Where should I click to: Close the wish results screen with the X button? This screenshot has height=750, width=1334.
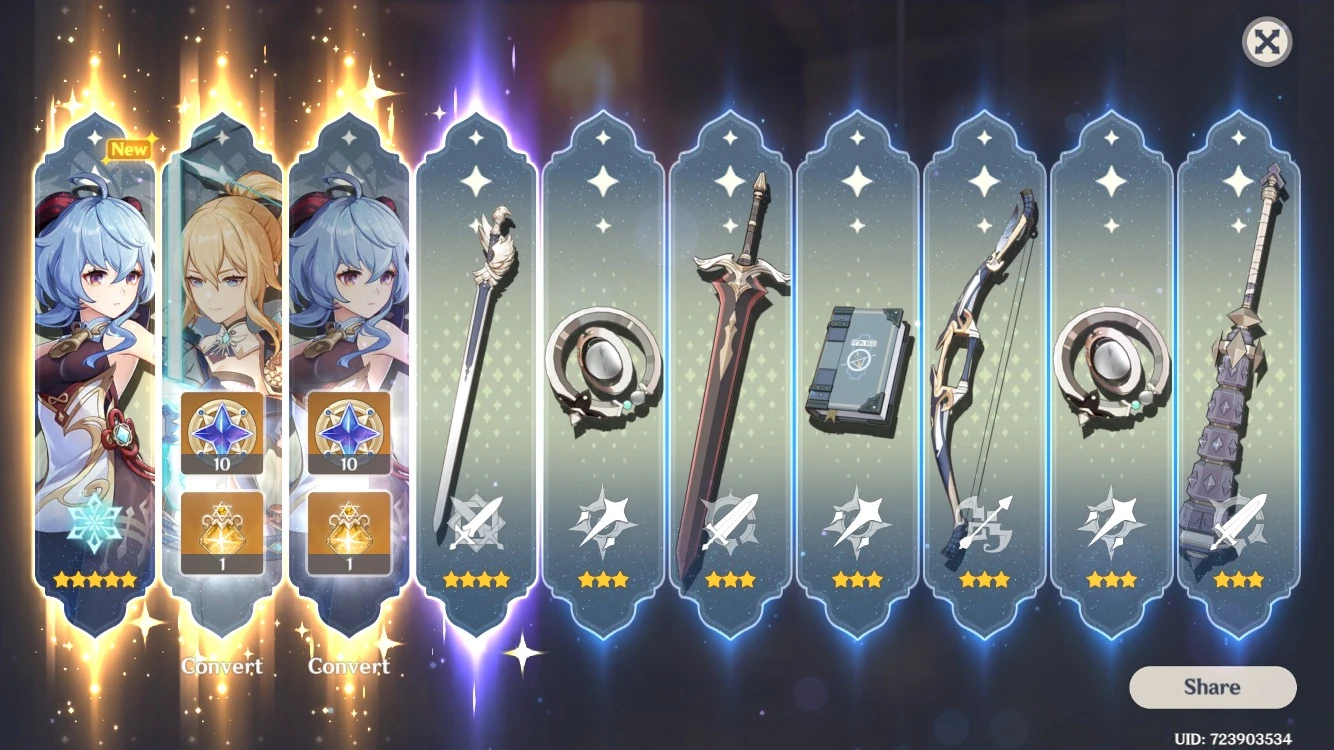1268,42
